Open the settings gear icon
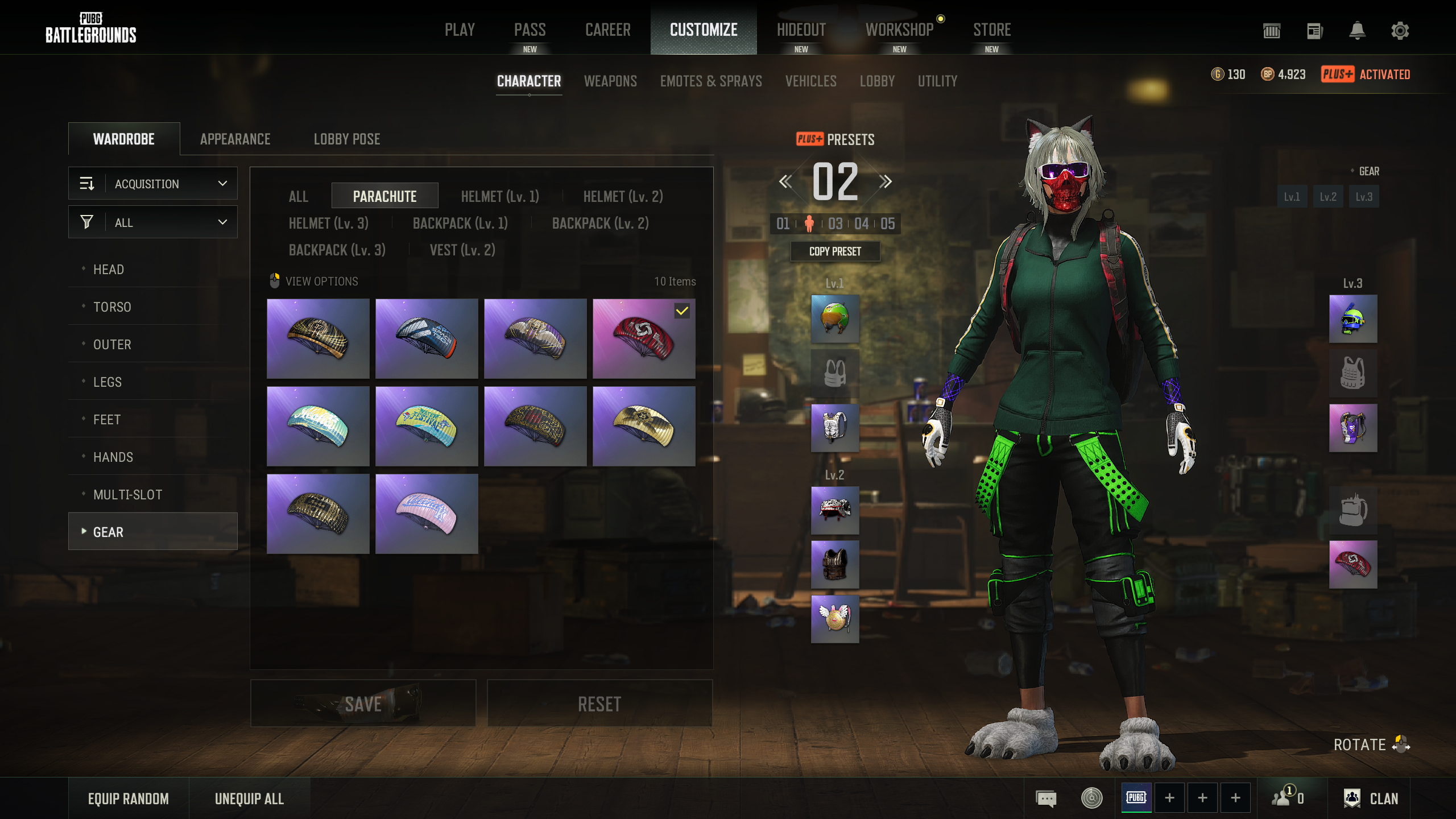 tap(1400, 31)
